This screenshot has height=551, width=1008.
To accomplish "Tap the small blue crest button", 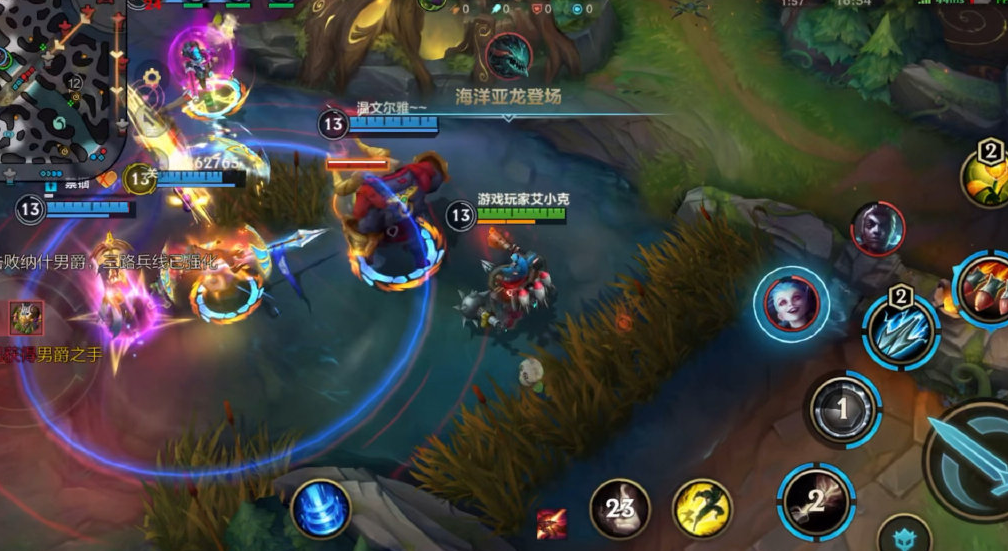I will (905, 536).
